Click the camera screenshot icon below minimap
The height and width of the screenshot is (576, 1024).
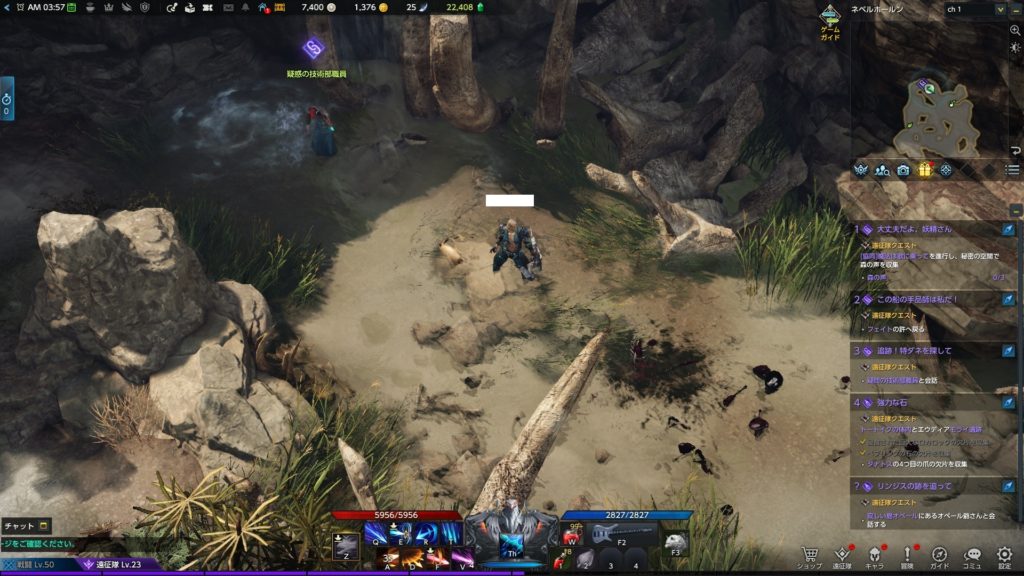pyautogui.click(x=903, y=170)
